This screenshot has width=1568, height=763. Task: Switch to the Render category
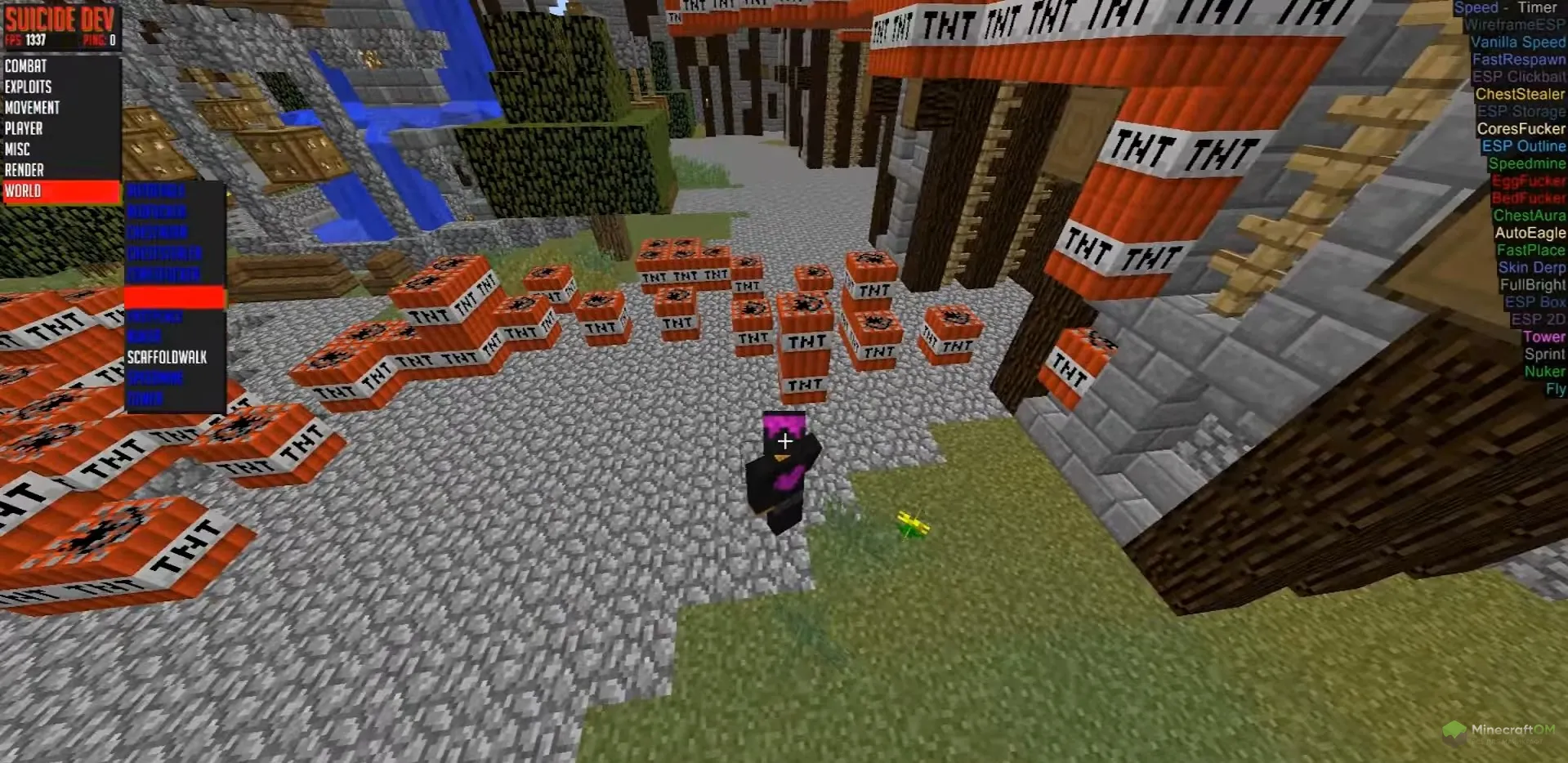[25, 170]
